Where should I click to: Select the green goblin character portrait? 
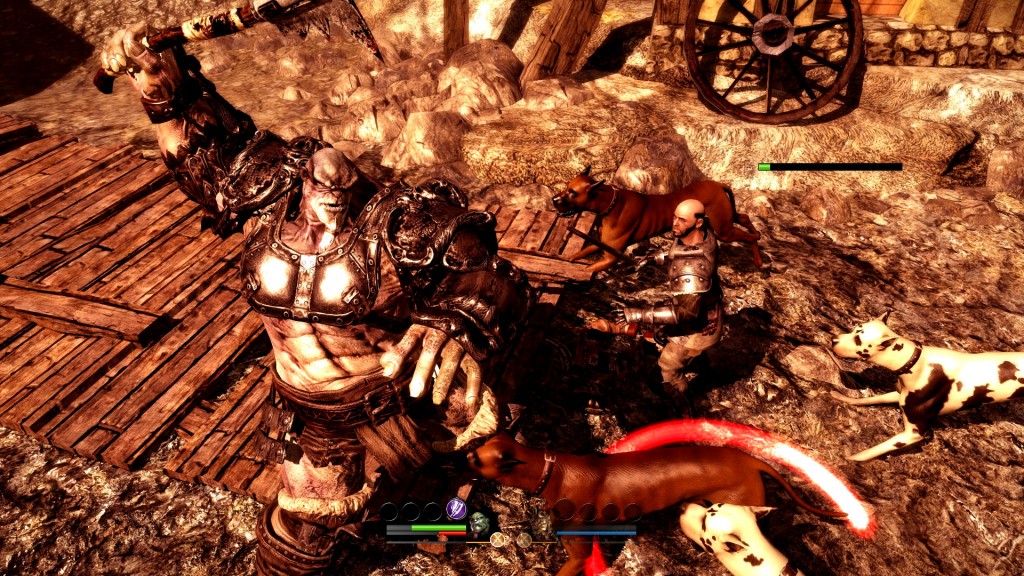coord(480,522)
